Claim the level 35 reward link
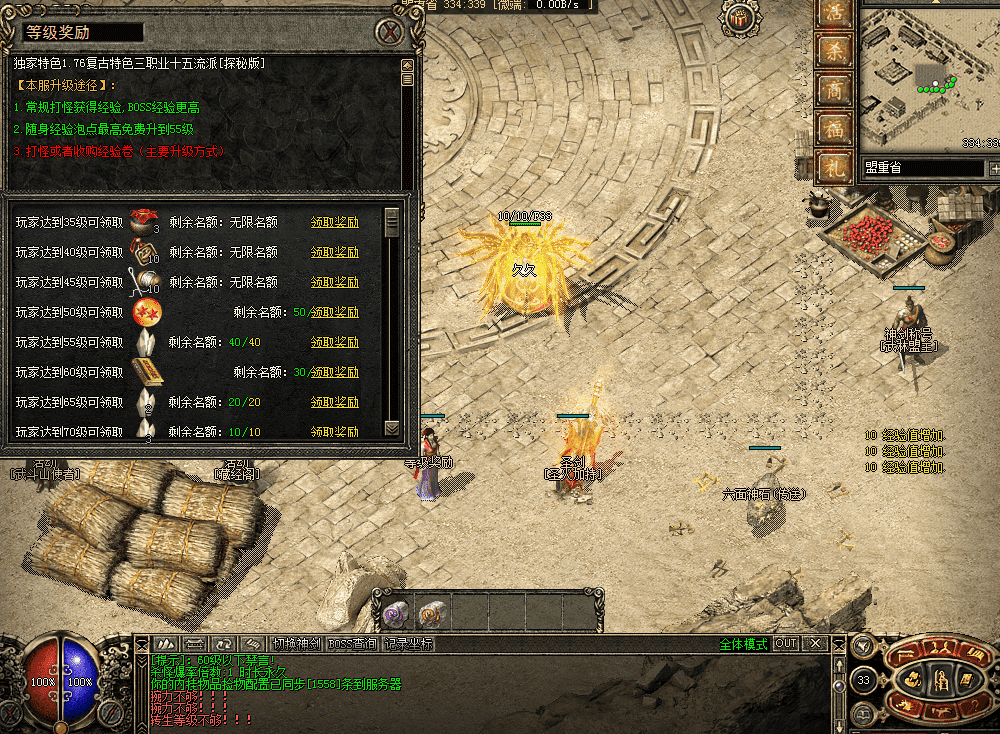Viewport: 1000px width, 734px height. (x=334, y=223)
